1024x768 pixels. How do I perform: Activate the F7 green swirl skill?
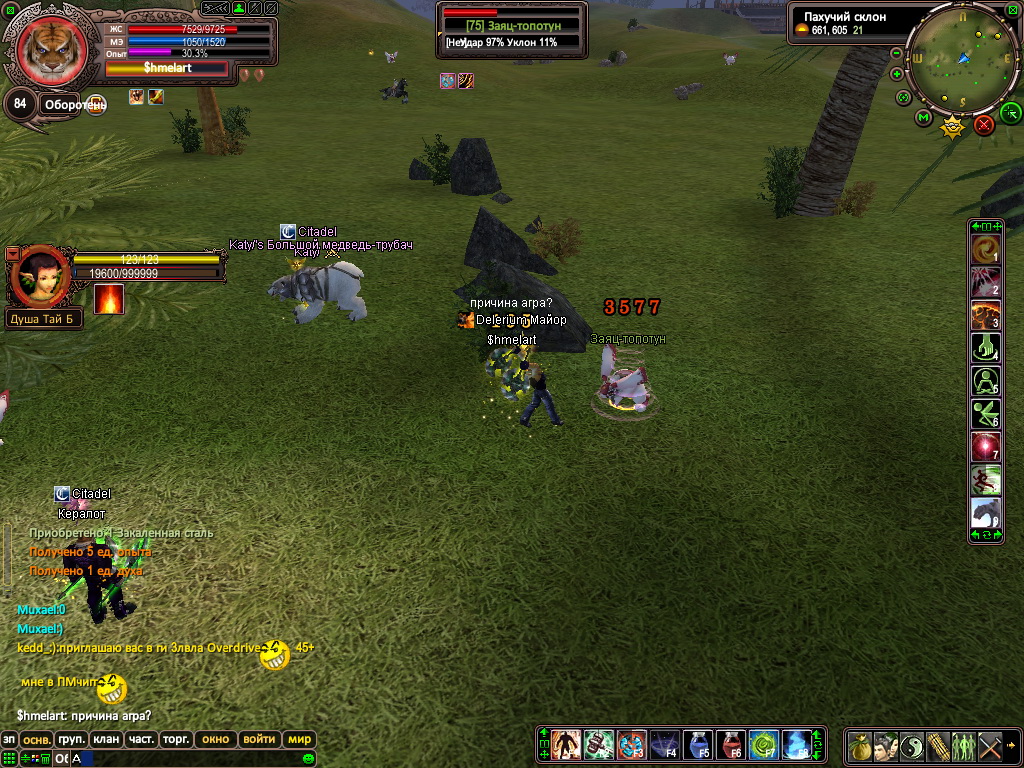(764, 744)
